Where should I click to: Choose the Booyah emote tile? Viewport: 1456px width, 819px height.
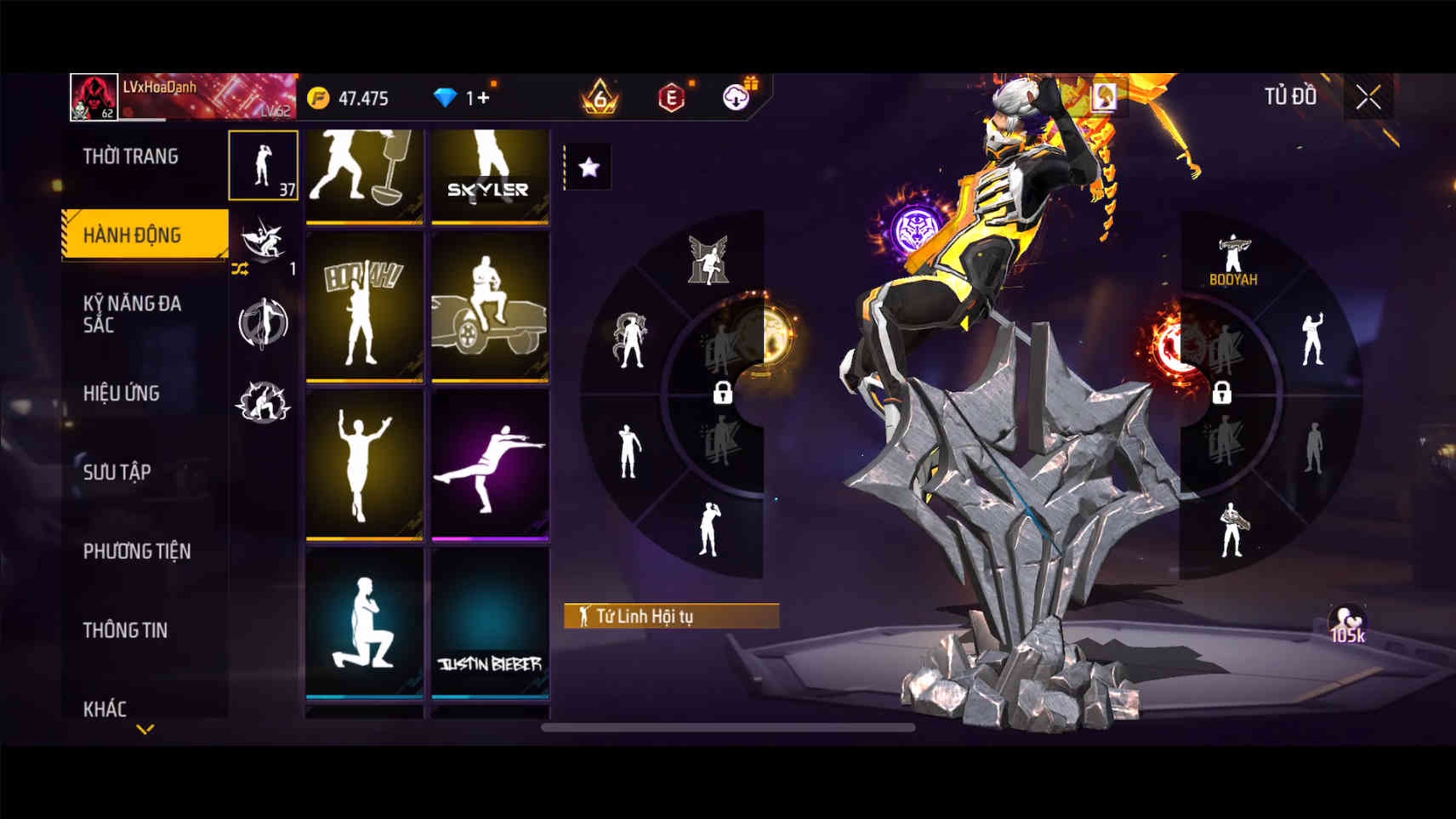(364, 306)
